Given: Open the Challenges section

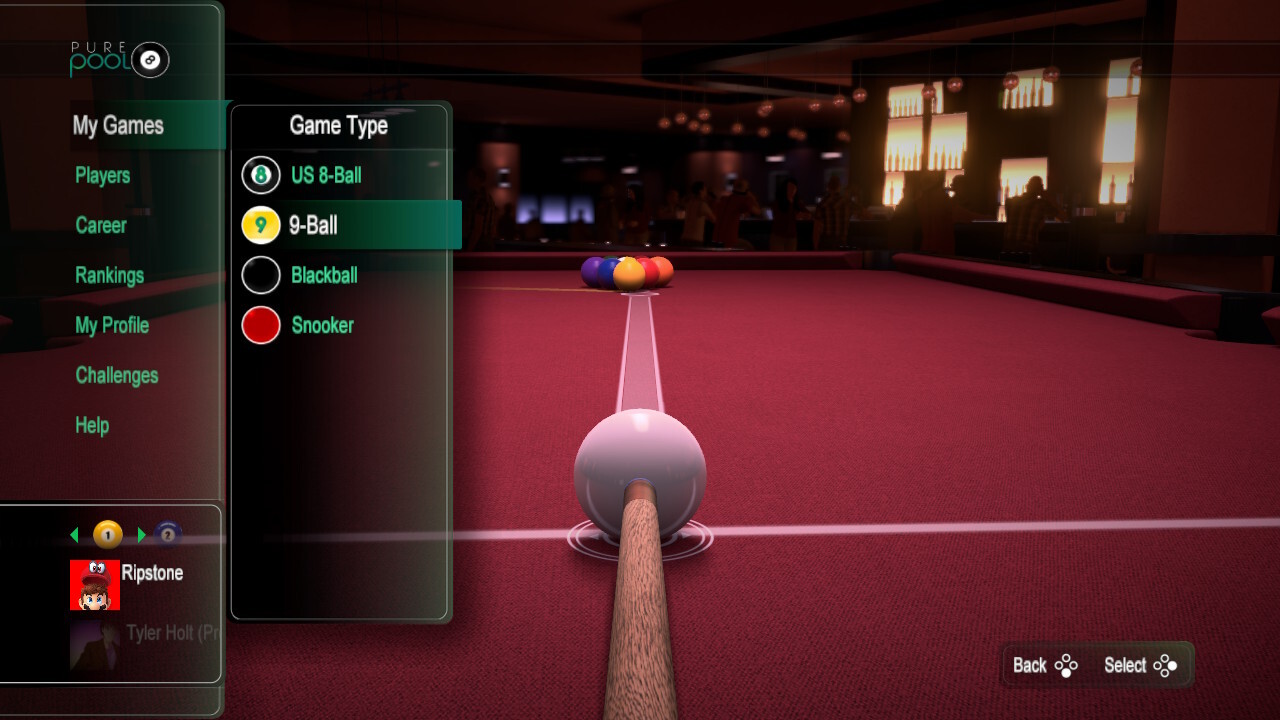Looking at the screenshot, I should pos(116,375).
